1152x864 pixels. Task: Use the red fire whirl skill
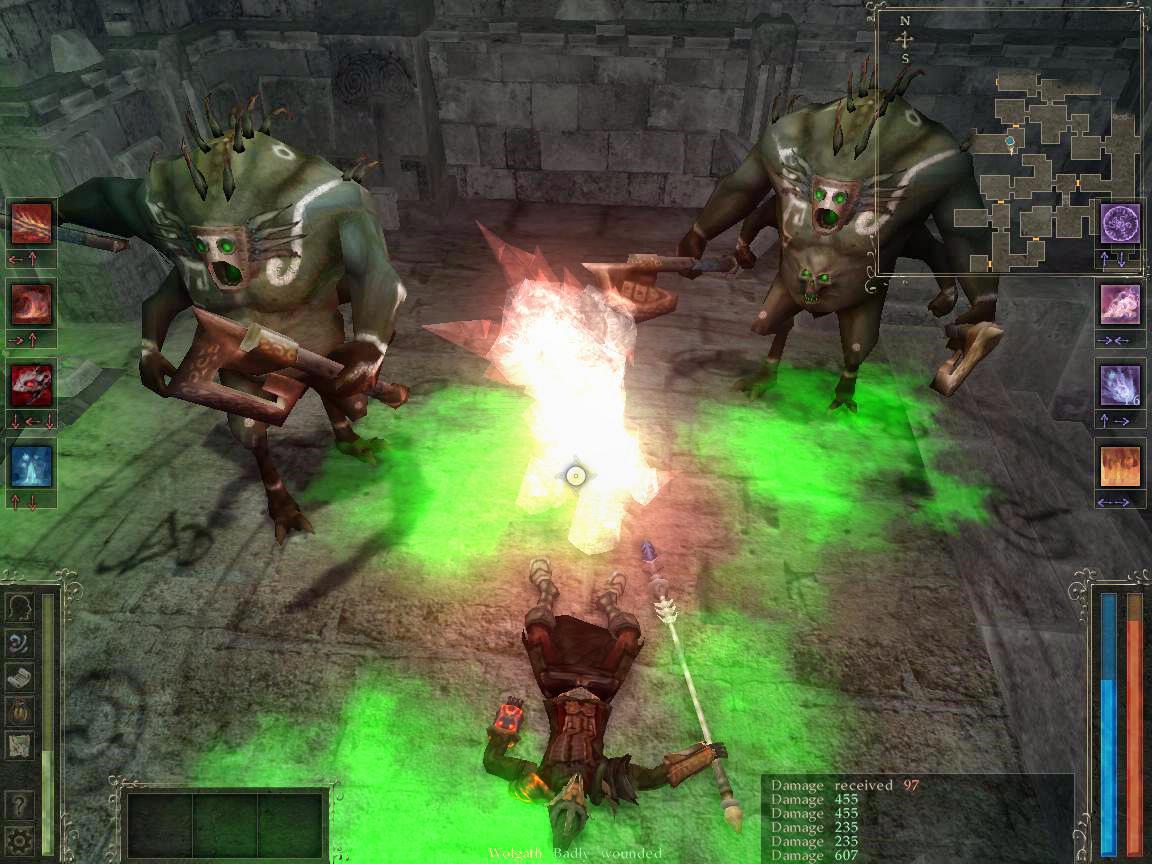(31, 304)
